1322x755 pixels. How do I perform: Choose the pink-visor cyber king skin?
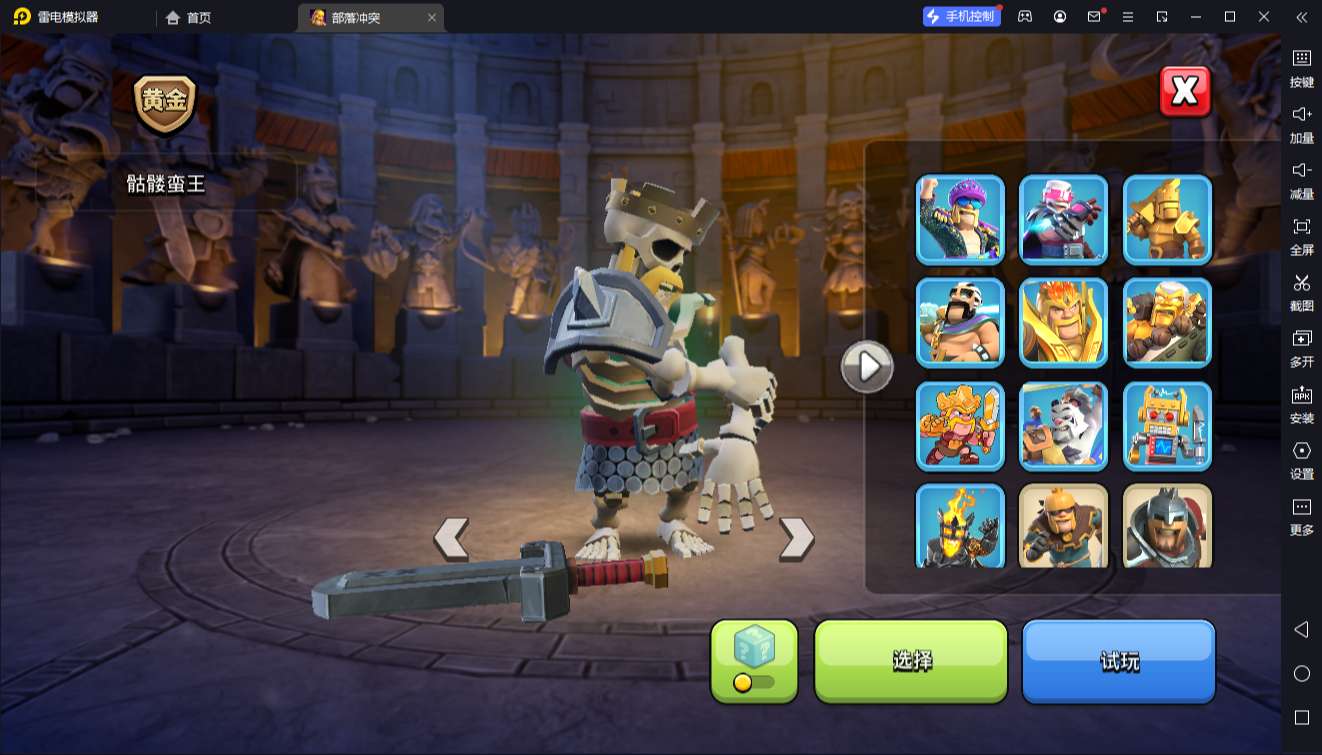pyautogui.click(x=1064, y=219)
